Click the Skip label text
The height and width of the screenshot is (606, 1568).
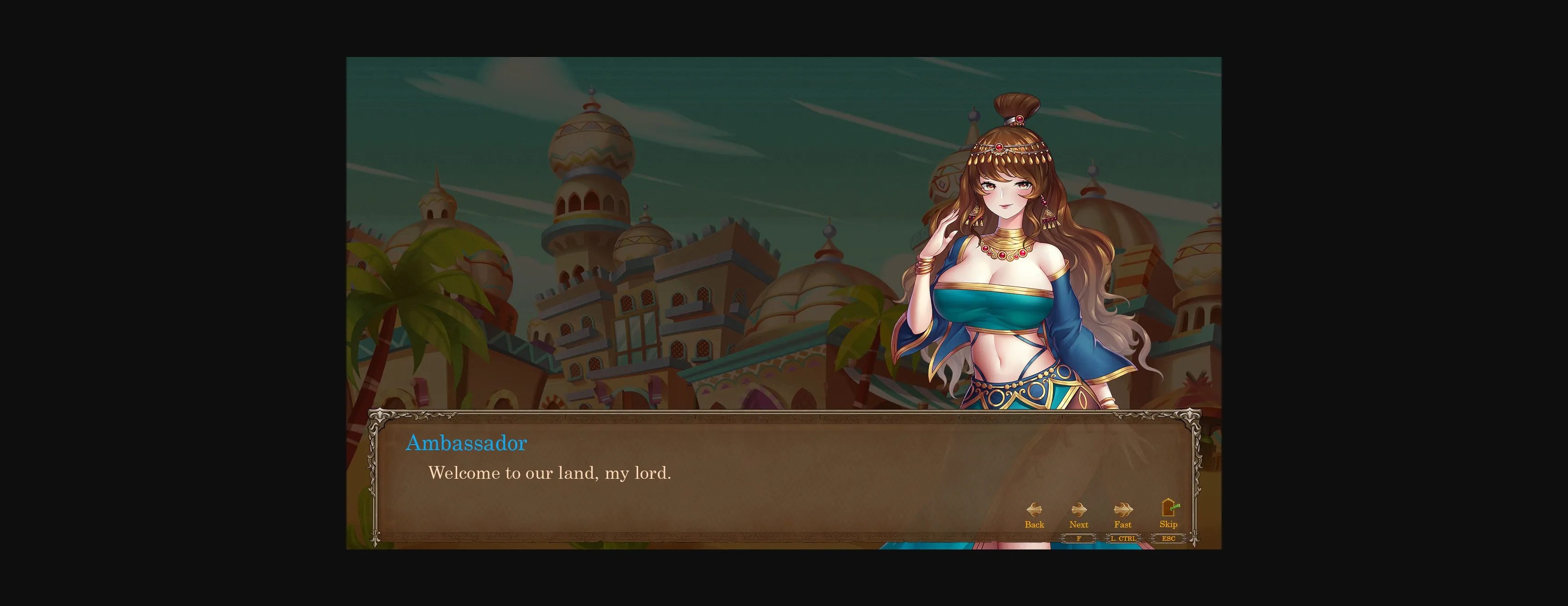tap(1168, 524)
